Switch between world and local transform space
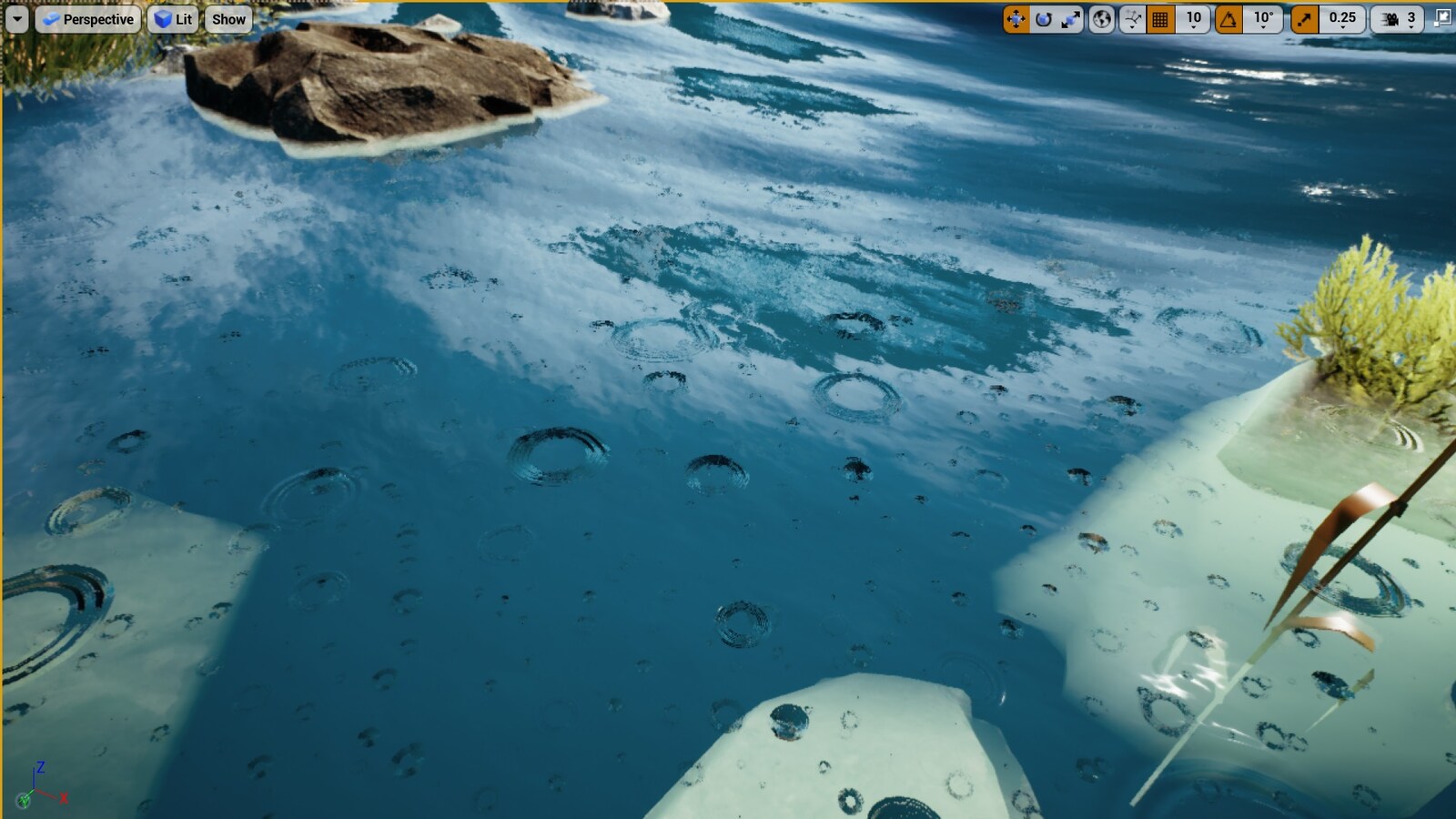 [x=1103, y=18]
